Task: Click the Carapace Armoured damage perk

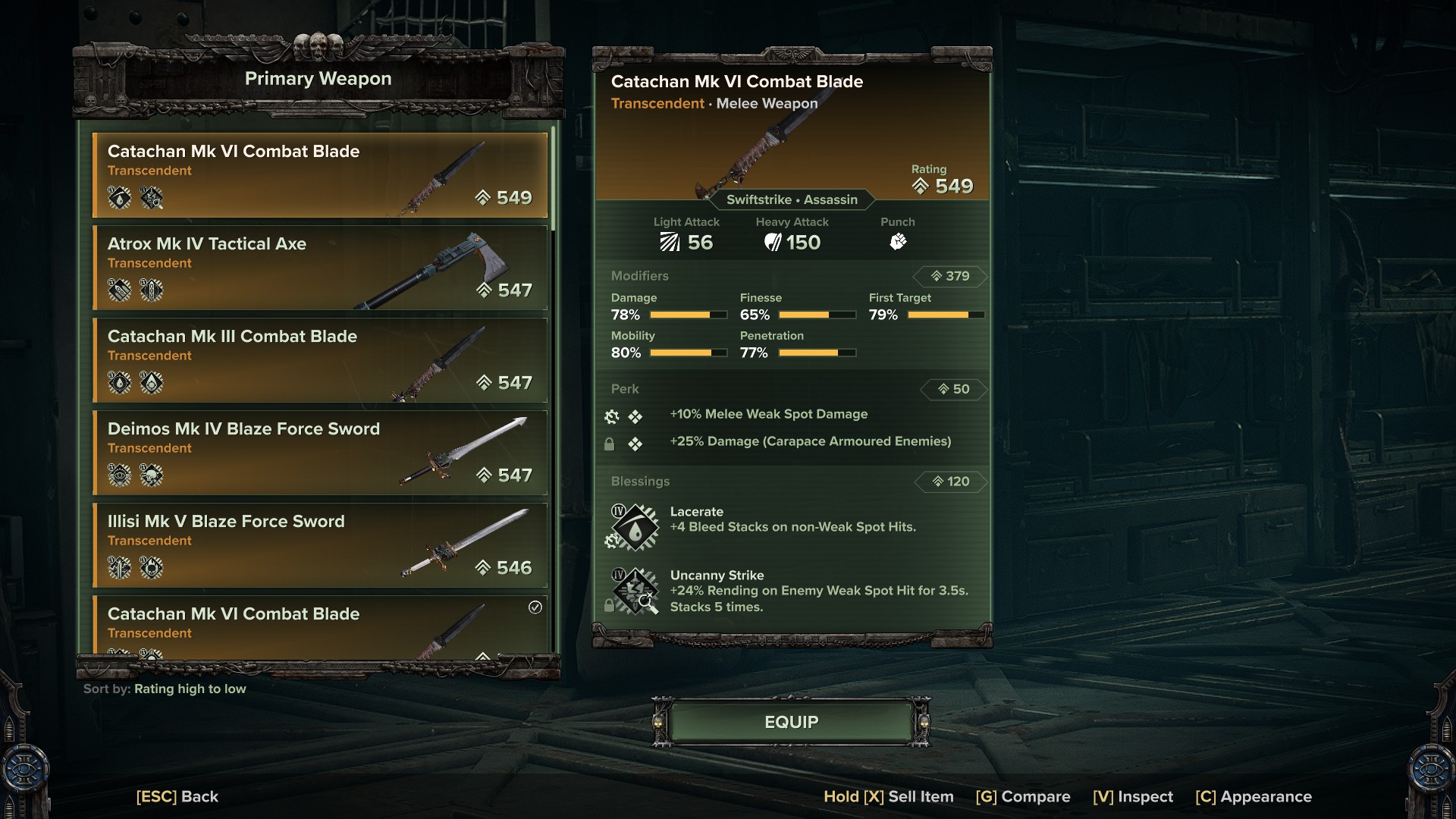Action: pos(809,442)
